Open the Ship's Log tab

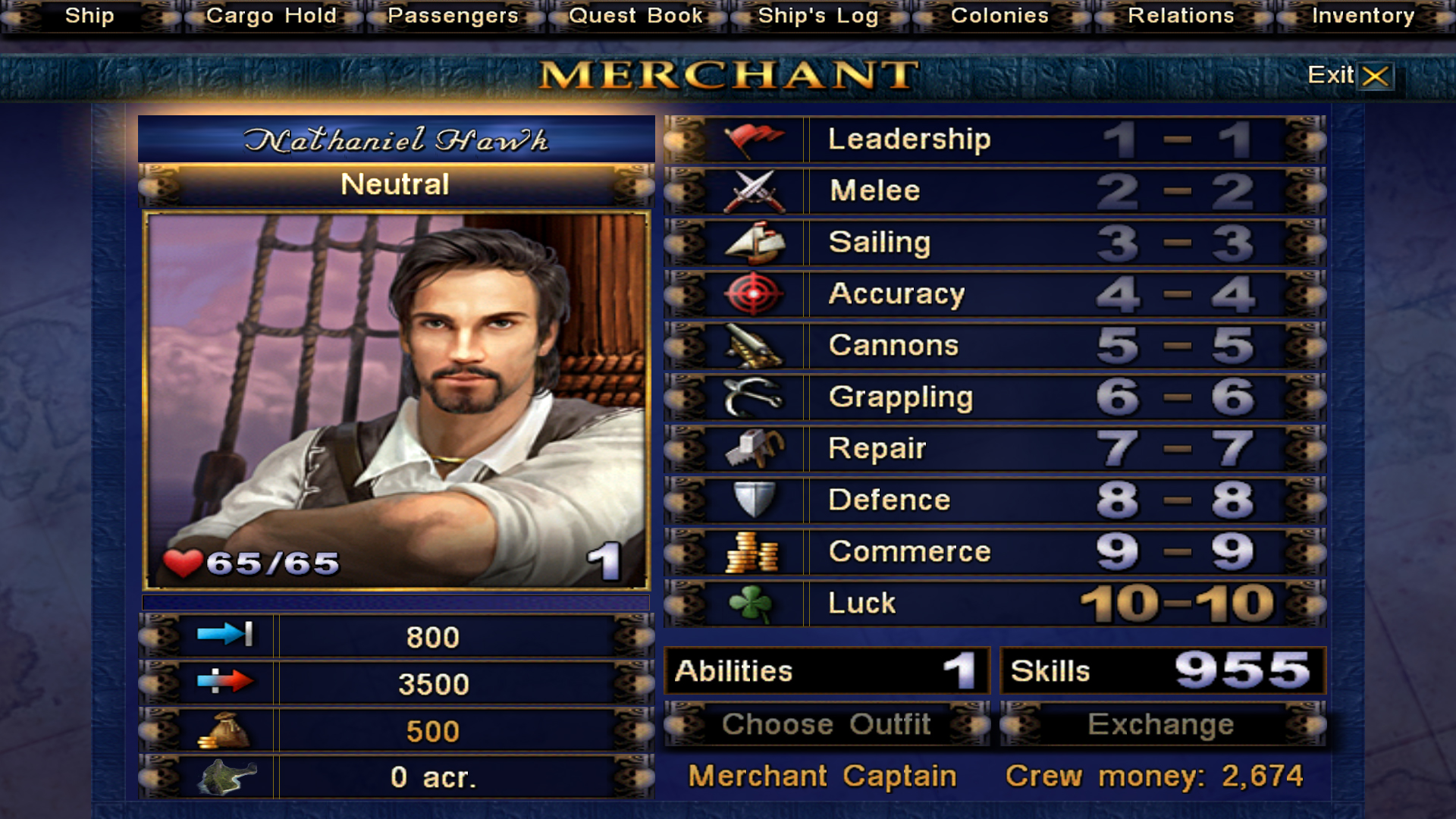point(818,16)
